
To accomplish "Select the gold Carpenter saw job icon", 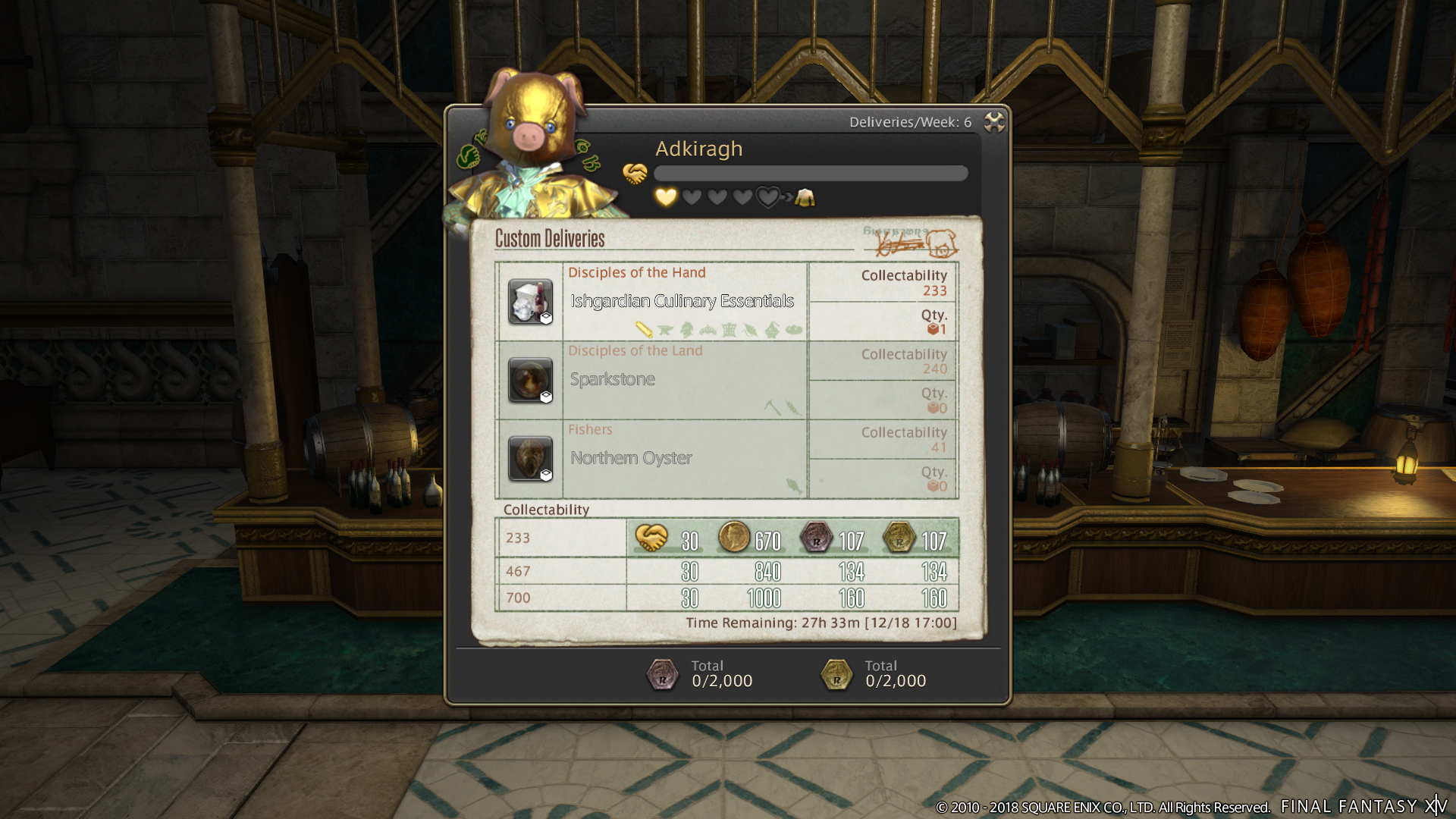I will [x=643, y=328].
